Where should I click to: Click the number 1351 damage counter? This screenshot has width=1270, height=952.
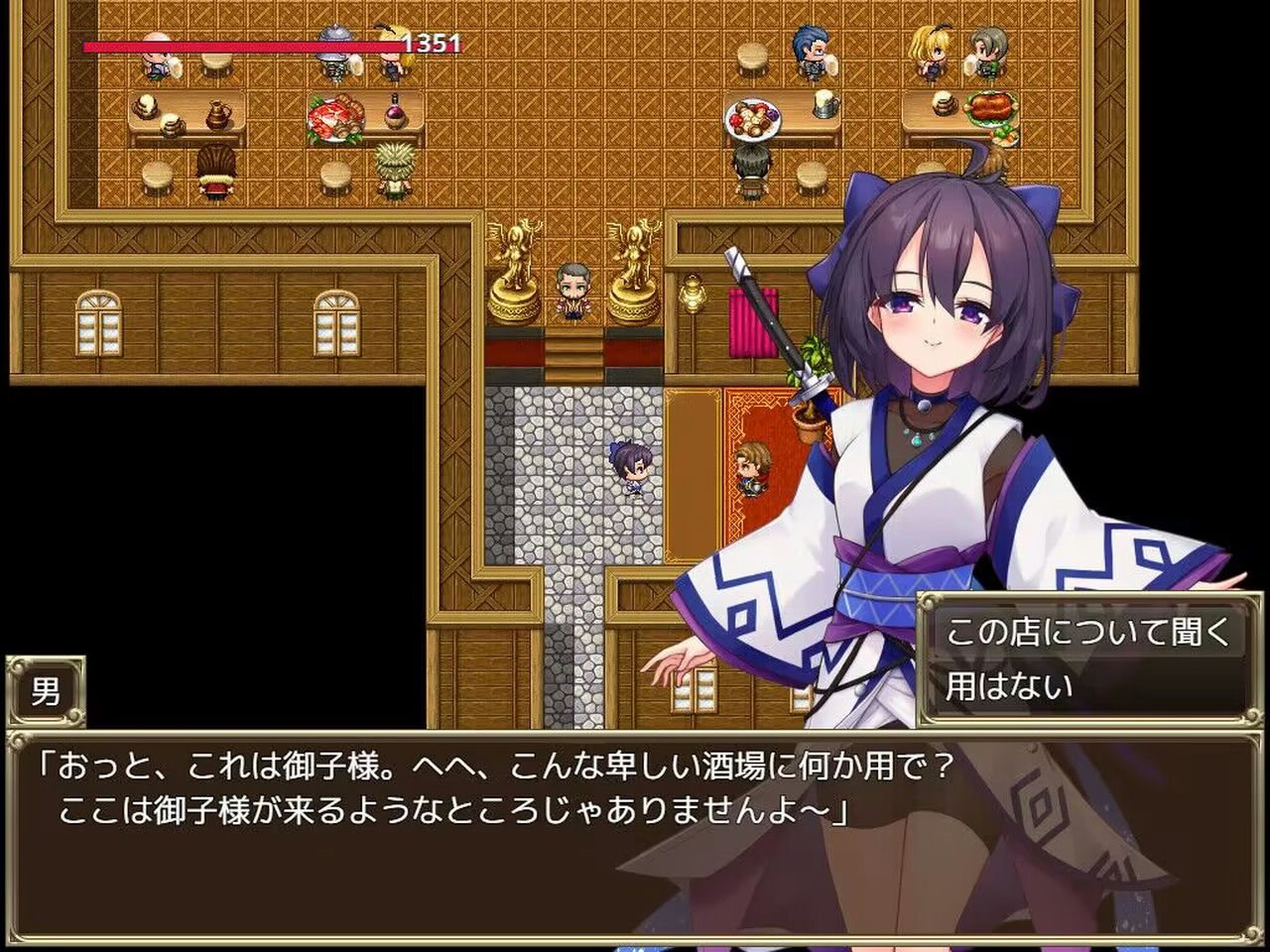coord(432,45)
